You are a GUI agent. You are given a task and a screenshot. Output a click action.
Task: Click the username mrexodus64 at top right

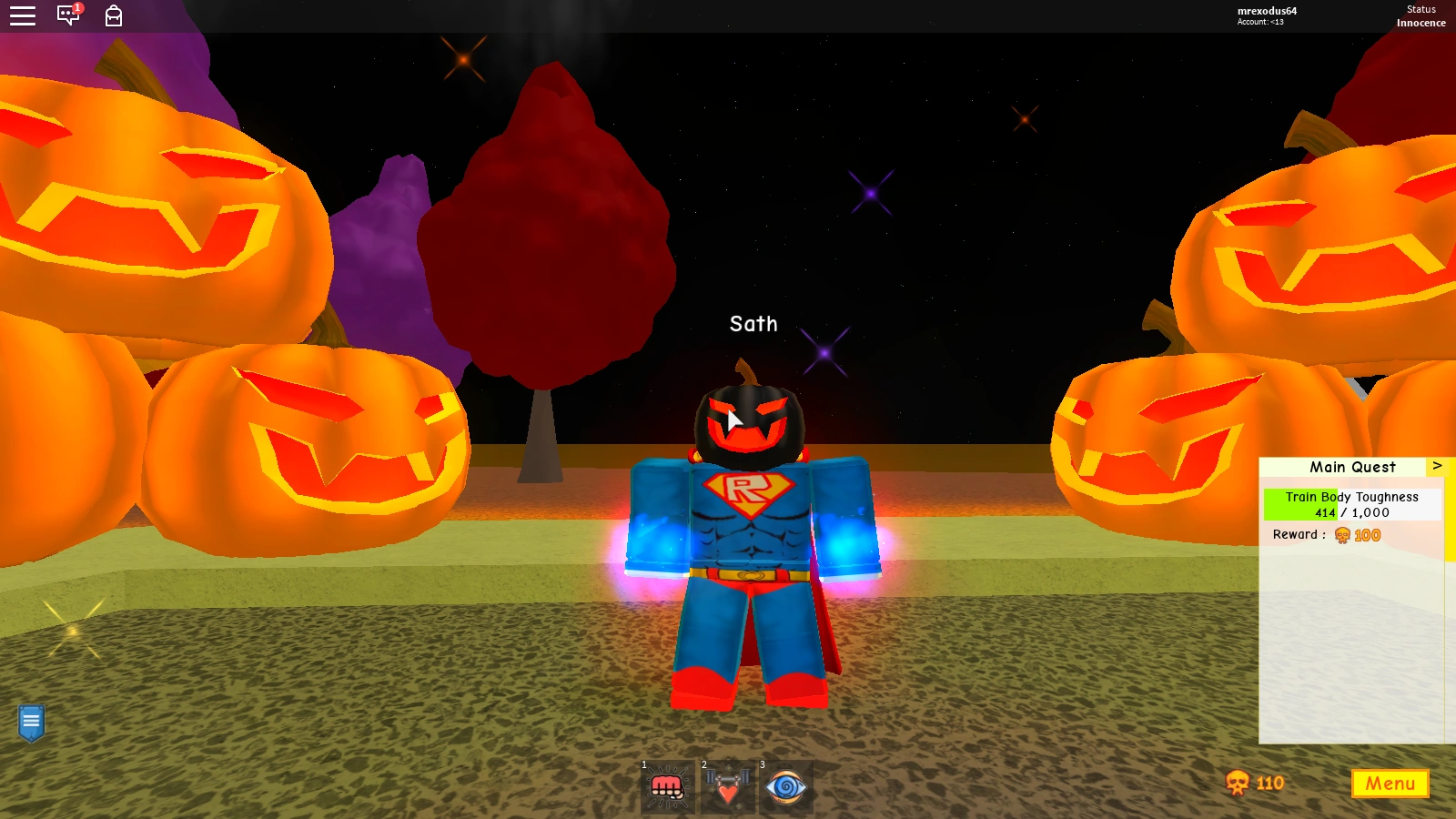(1266, 11)
